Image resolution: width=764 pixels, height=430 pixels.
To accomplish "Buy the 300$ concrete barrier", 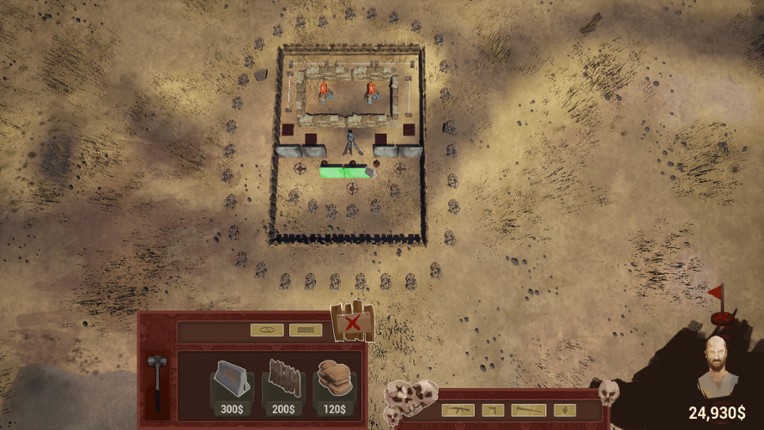I will [230, 387].
